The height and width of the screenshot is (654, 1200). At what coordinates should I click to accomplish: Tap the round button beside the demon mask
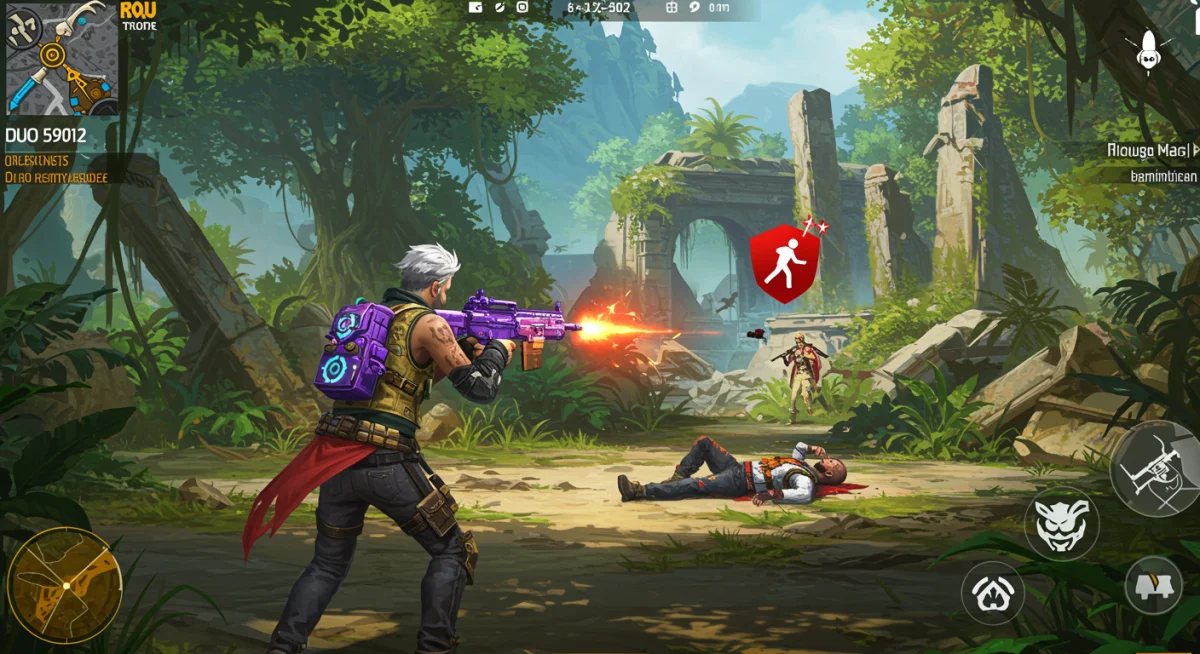993,593
